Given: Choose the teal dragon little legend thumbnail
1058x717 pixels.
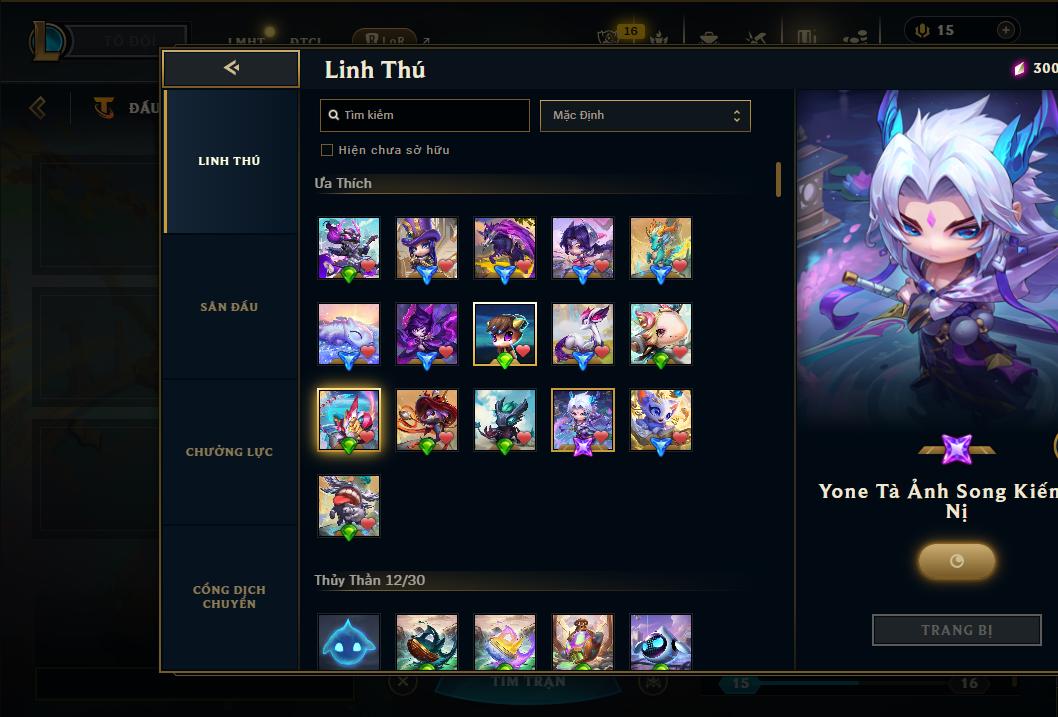Looking at the screenshot, I should (661, 248).
